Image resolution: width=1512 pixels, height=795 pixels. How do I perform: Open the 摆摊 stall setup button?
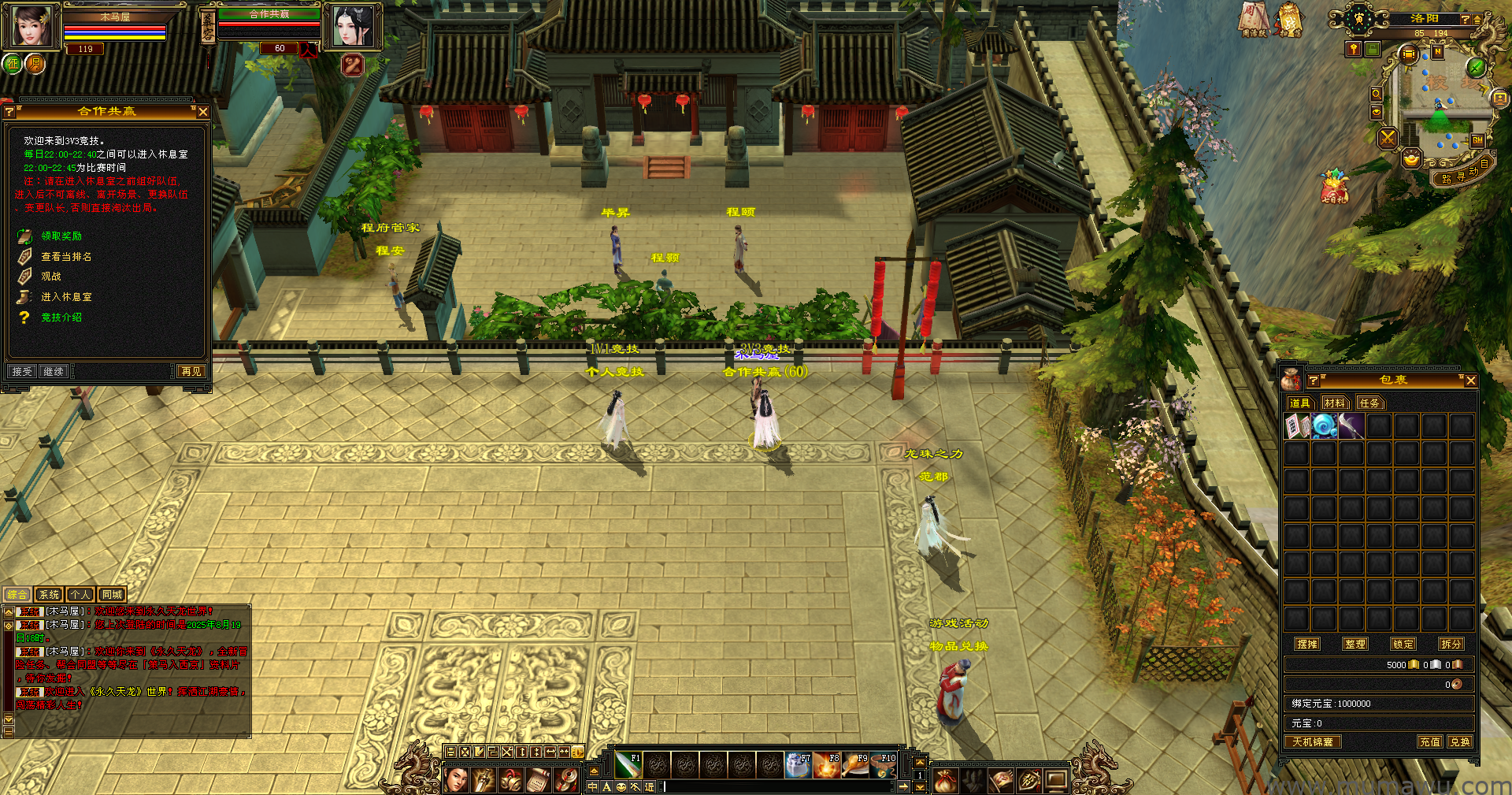1307,644
